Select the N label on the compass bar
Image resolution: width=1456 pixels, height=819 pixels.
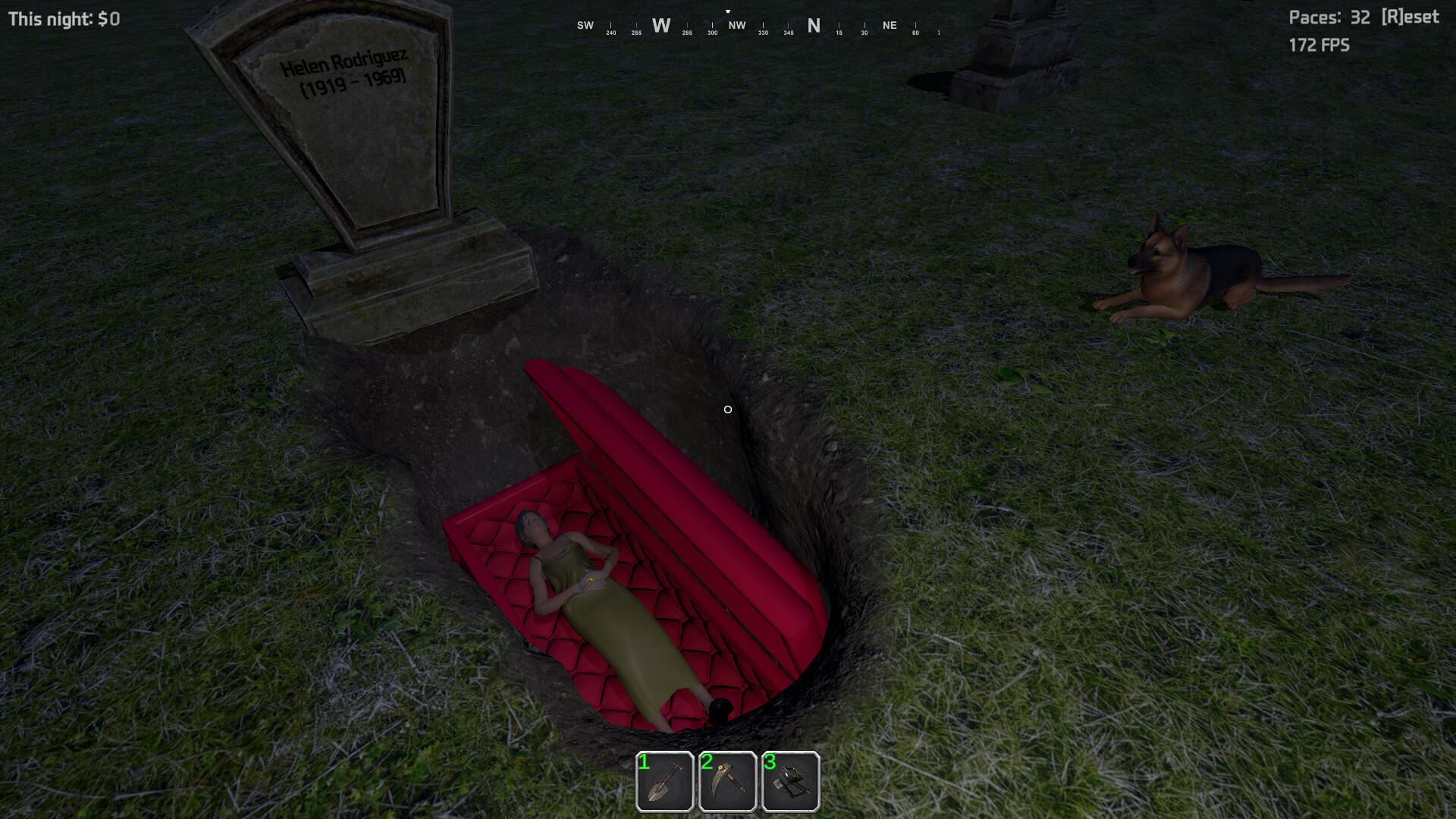[814, 25]
